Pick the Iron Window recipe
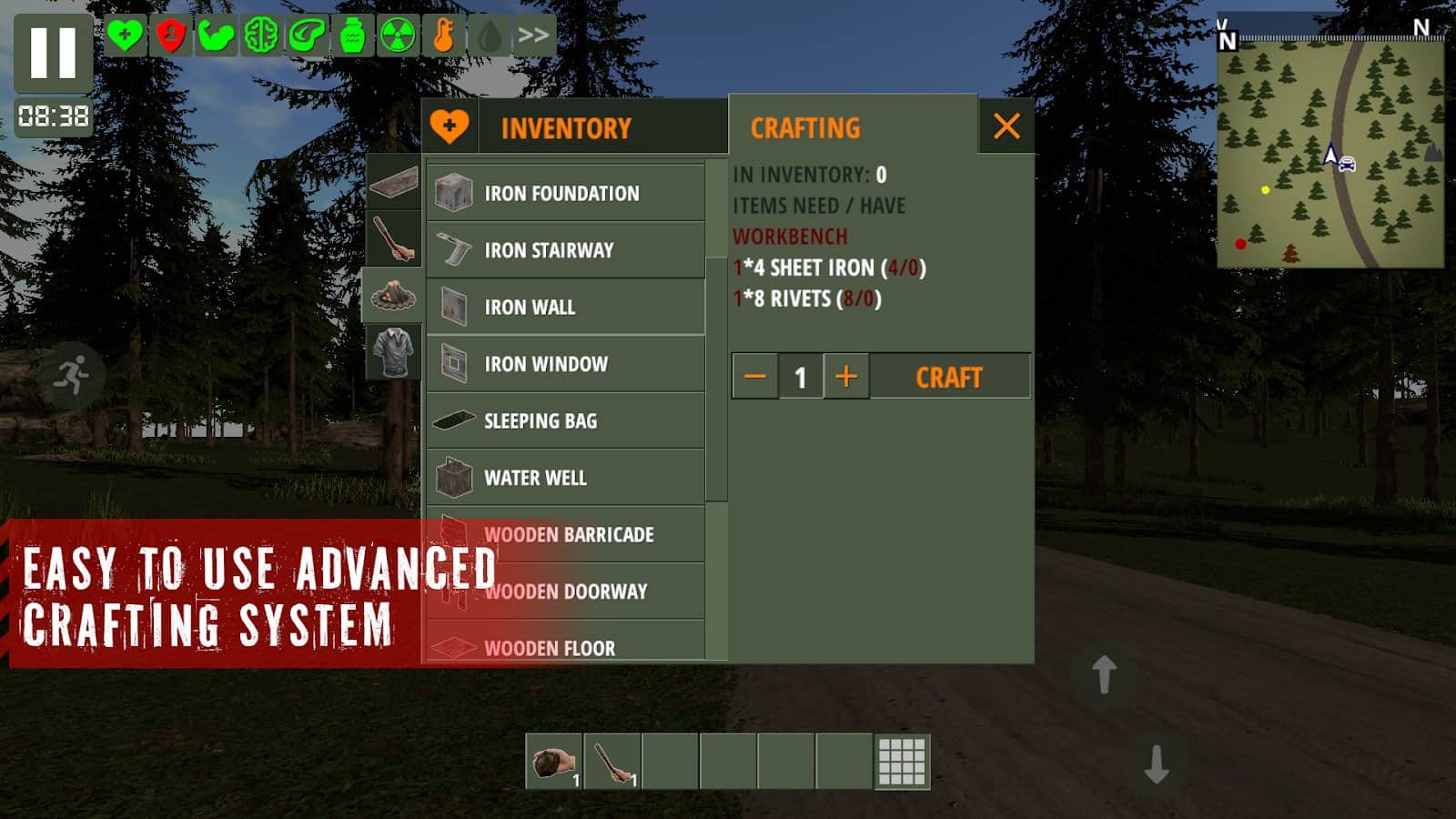Screen dimensions: 1456x819 (565, 364)
